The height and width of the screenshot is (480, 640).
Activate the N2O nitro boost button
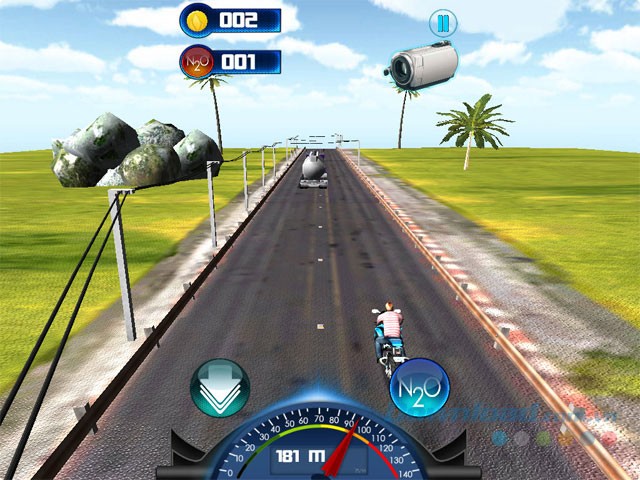[x=419, y=387]
